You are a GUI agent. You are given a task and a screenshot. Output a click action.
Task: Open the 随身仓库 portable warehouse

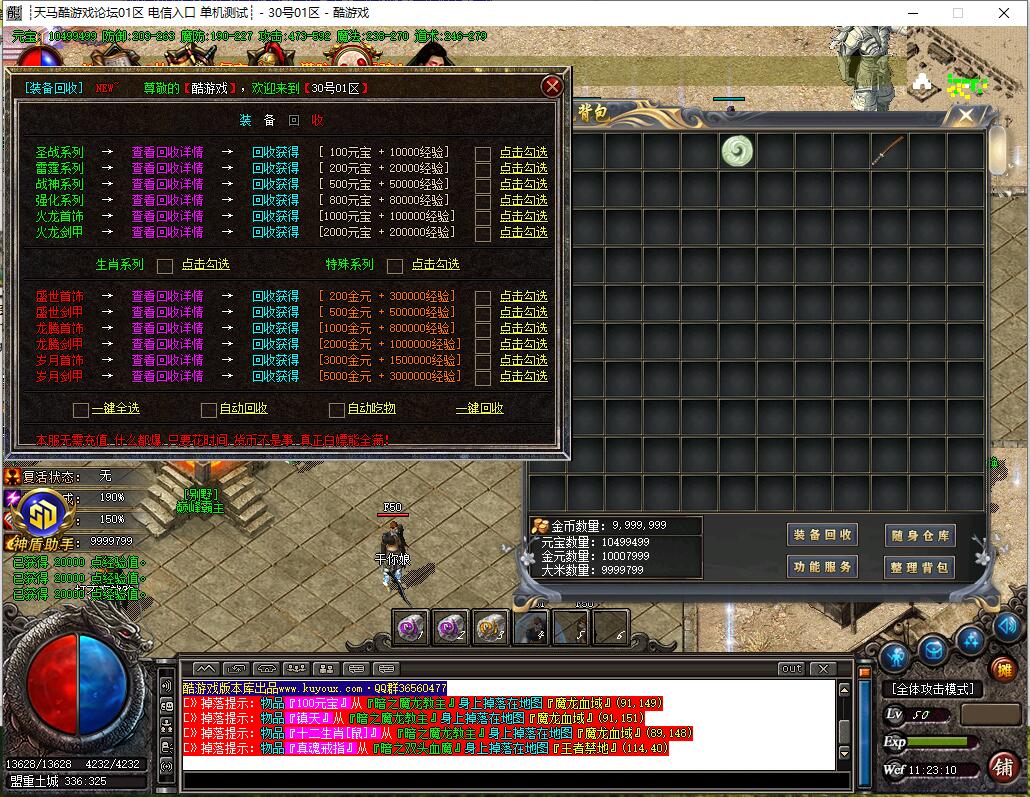coord(920,536)
